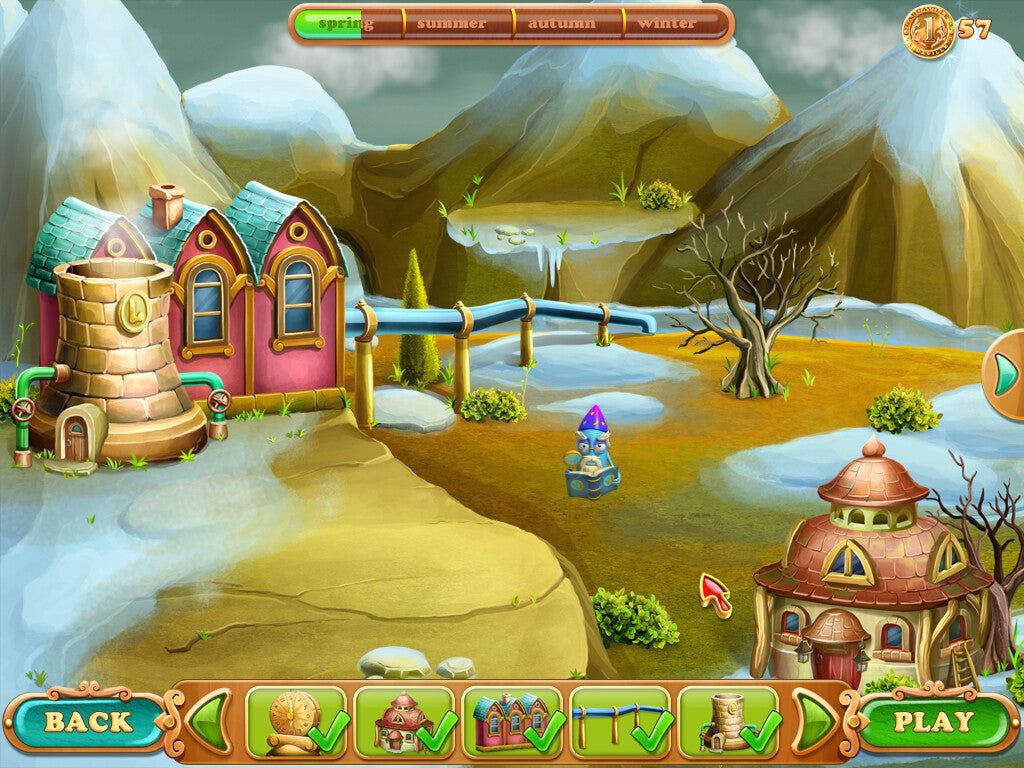The height and width of the screenshot is (768, 1024).
Task: Choose the round red-roof house tile
Action: [x=404, y=721]
